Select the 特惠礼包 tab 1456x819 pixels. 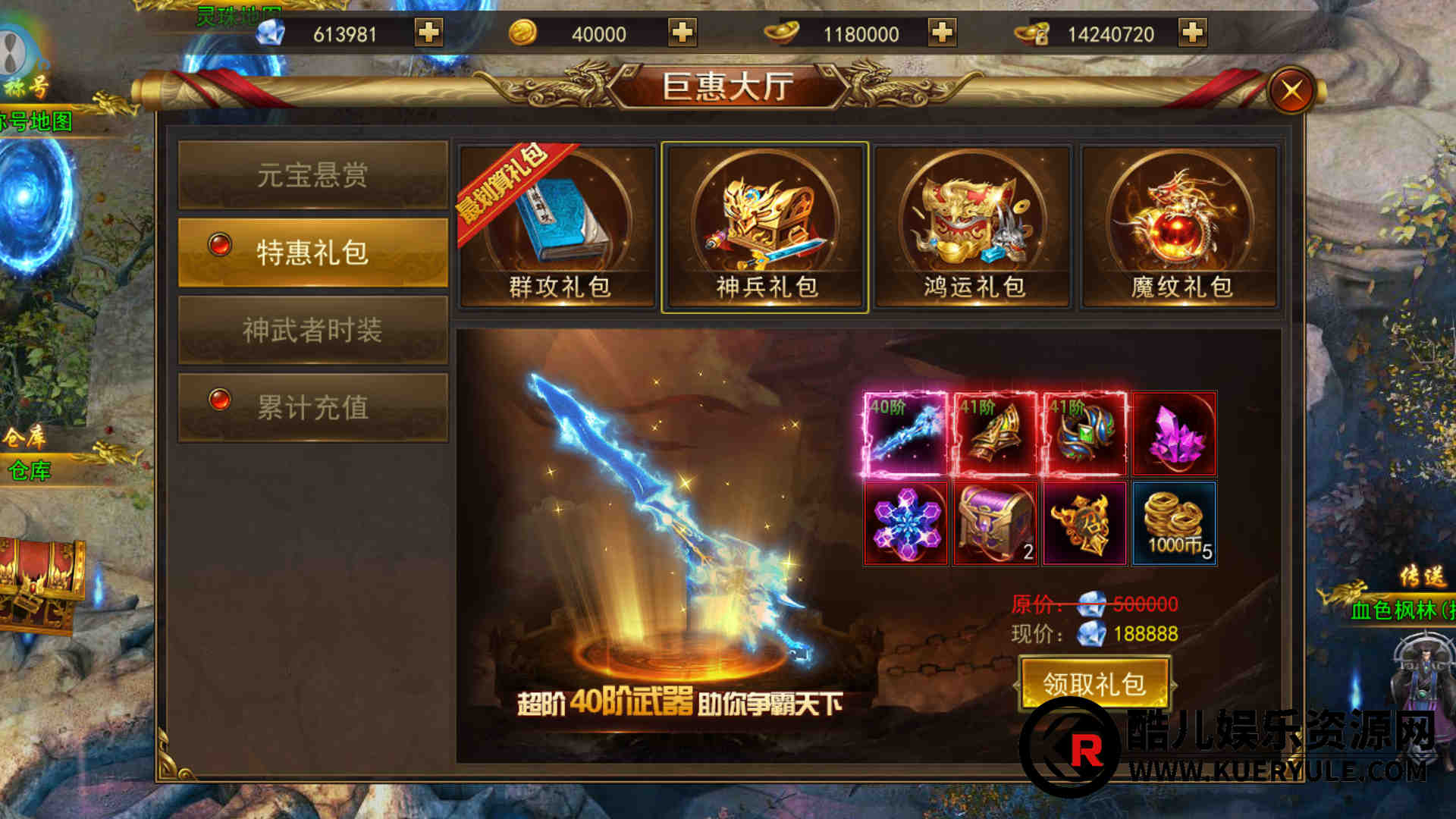pyautogui.click(x=312, y=253)
